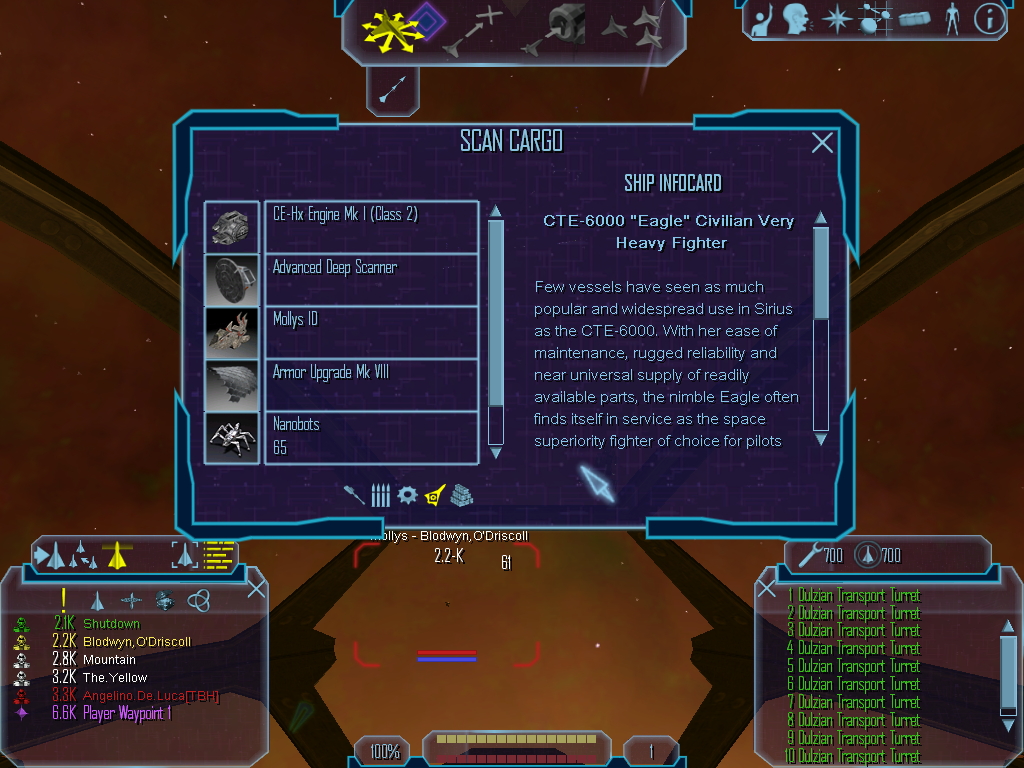Target Player Waypoint 1 in contact list
1024x768 pixels.
tap(128, 714)
